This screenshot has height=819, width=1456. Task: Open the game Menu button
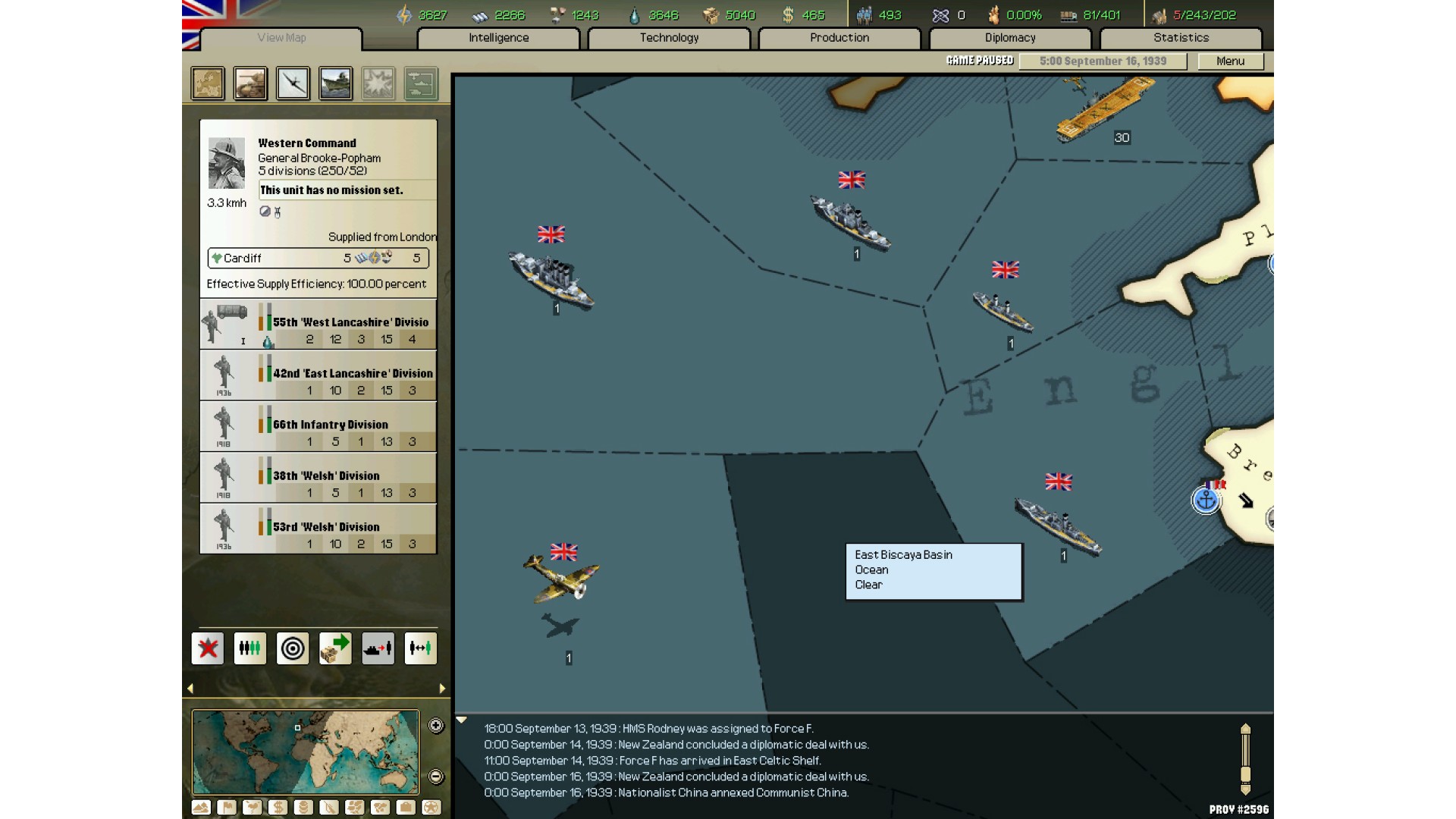(x=1230, y=61)
